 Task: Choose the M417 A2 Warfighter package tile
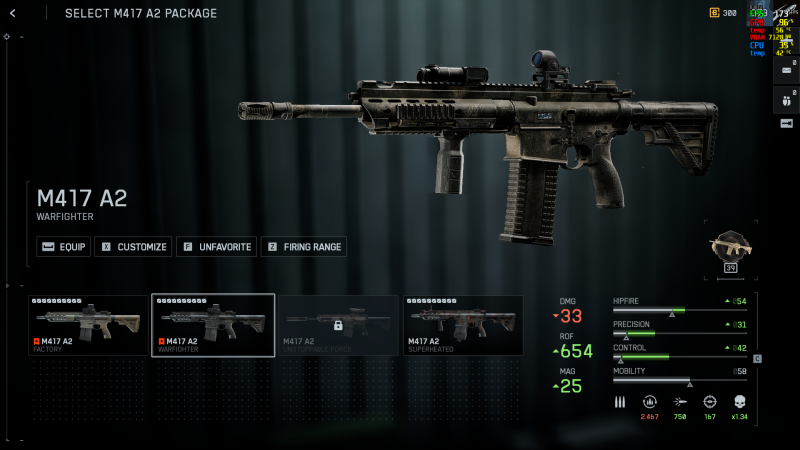click(x=213, y=325)
